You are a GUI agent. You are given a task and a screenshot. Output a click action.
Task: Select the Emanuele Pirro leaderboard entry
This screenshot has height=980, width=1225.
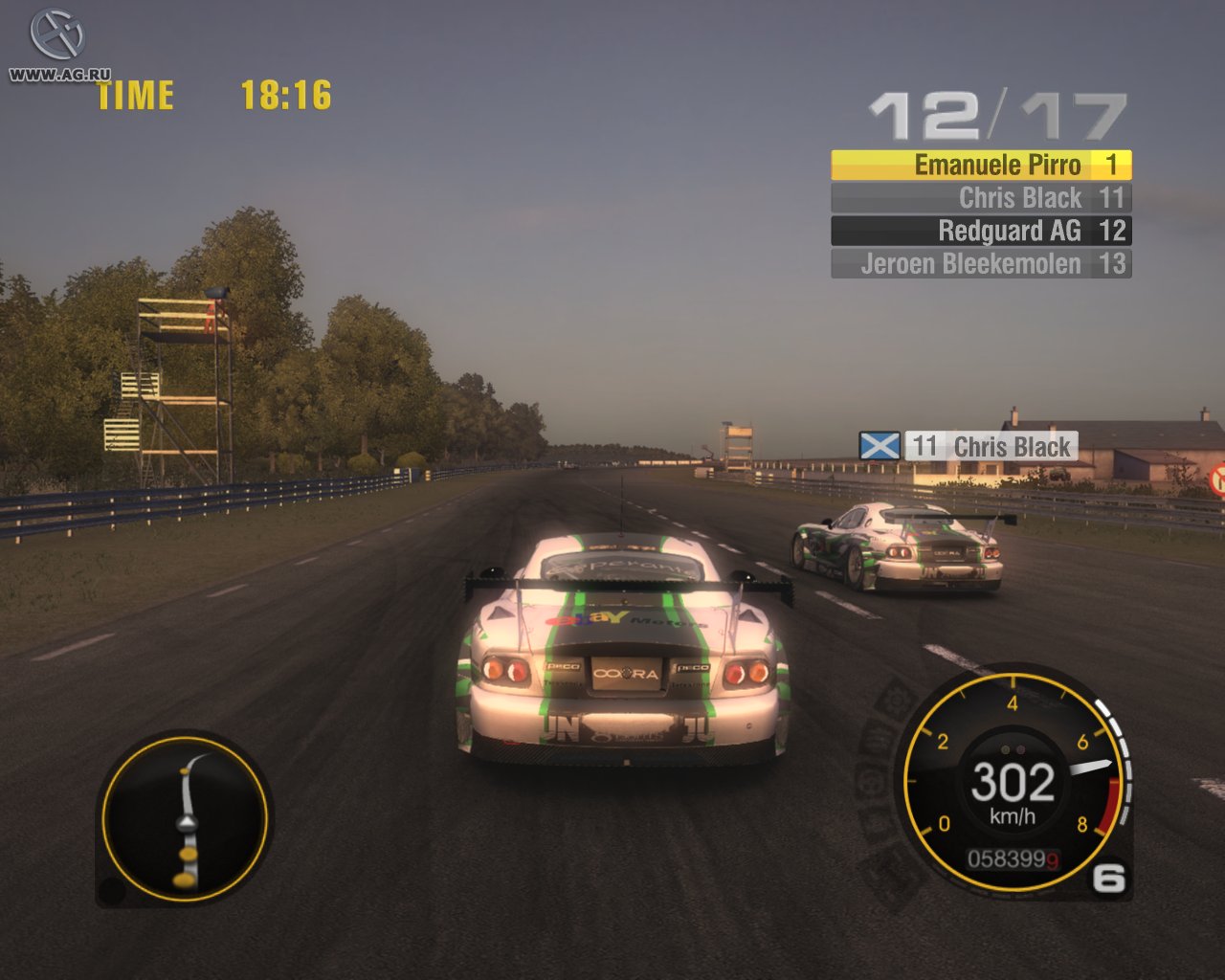click(x=979, y=165)
